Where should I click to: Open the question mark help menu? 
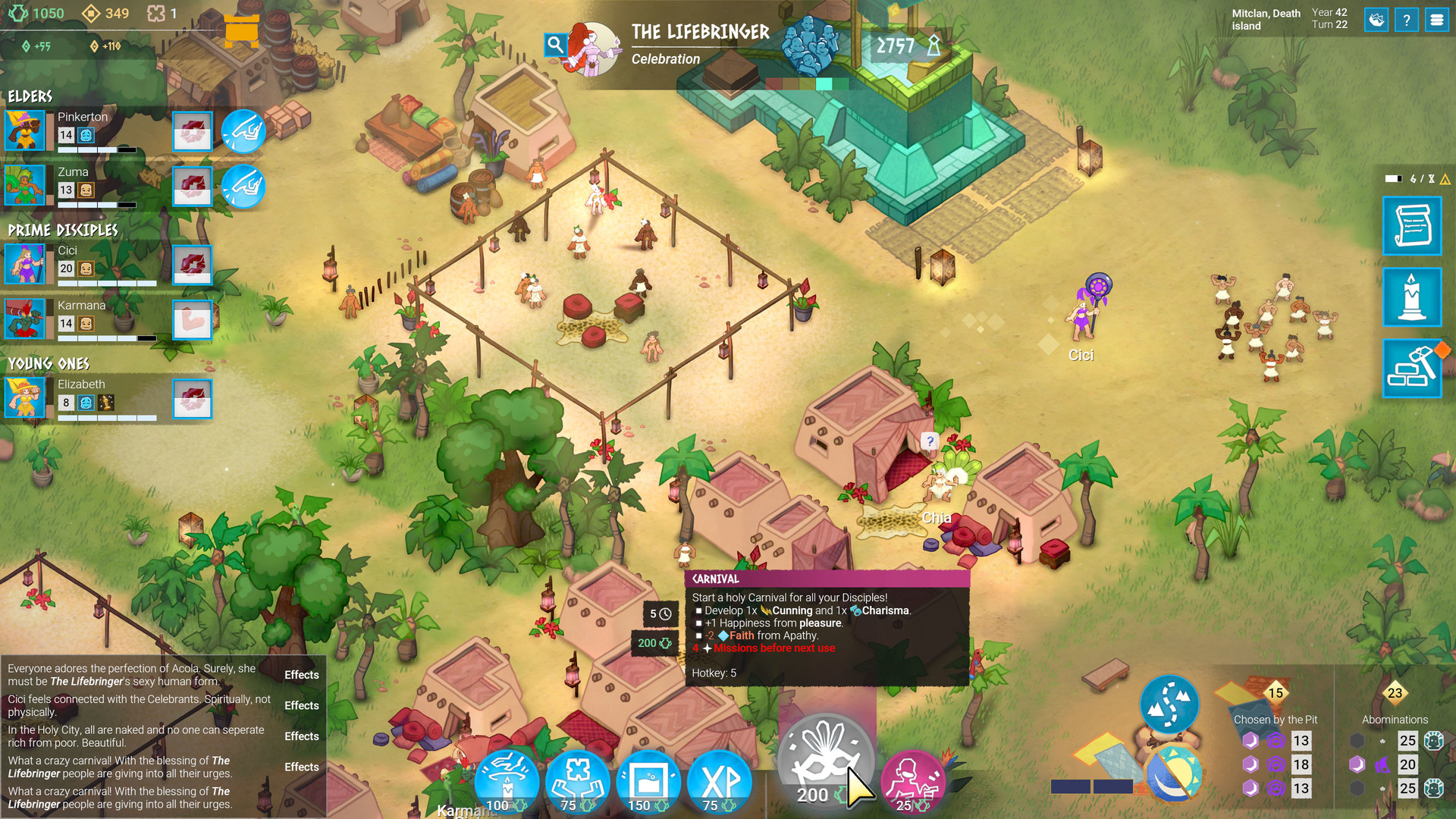[1407, 20]
